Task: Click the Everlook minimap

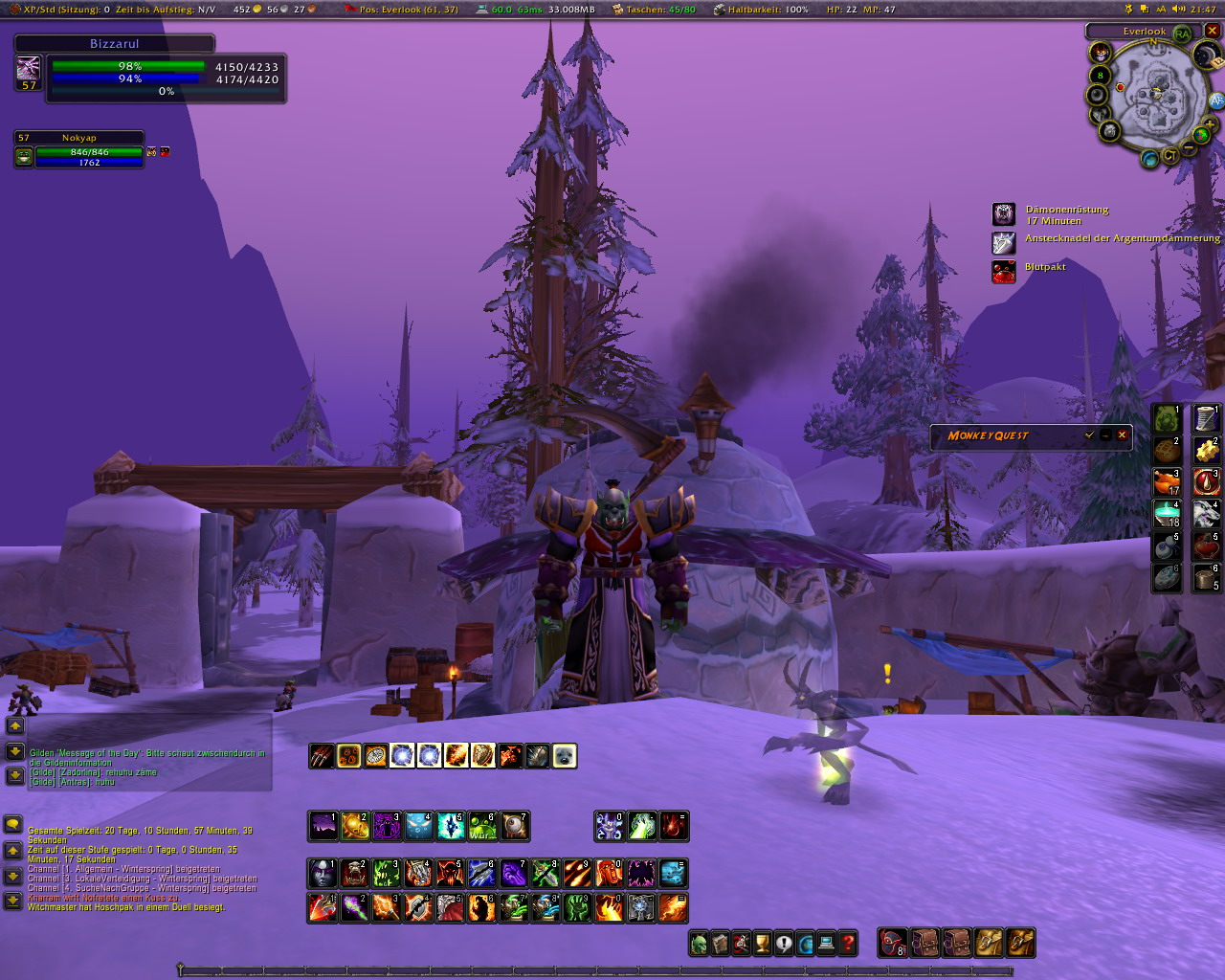Action: [1155, 96]
